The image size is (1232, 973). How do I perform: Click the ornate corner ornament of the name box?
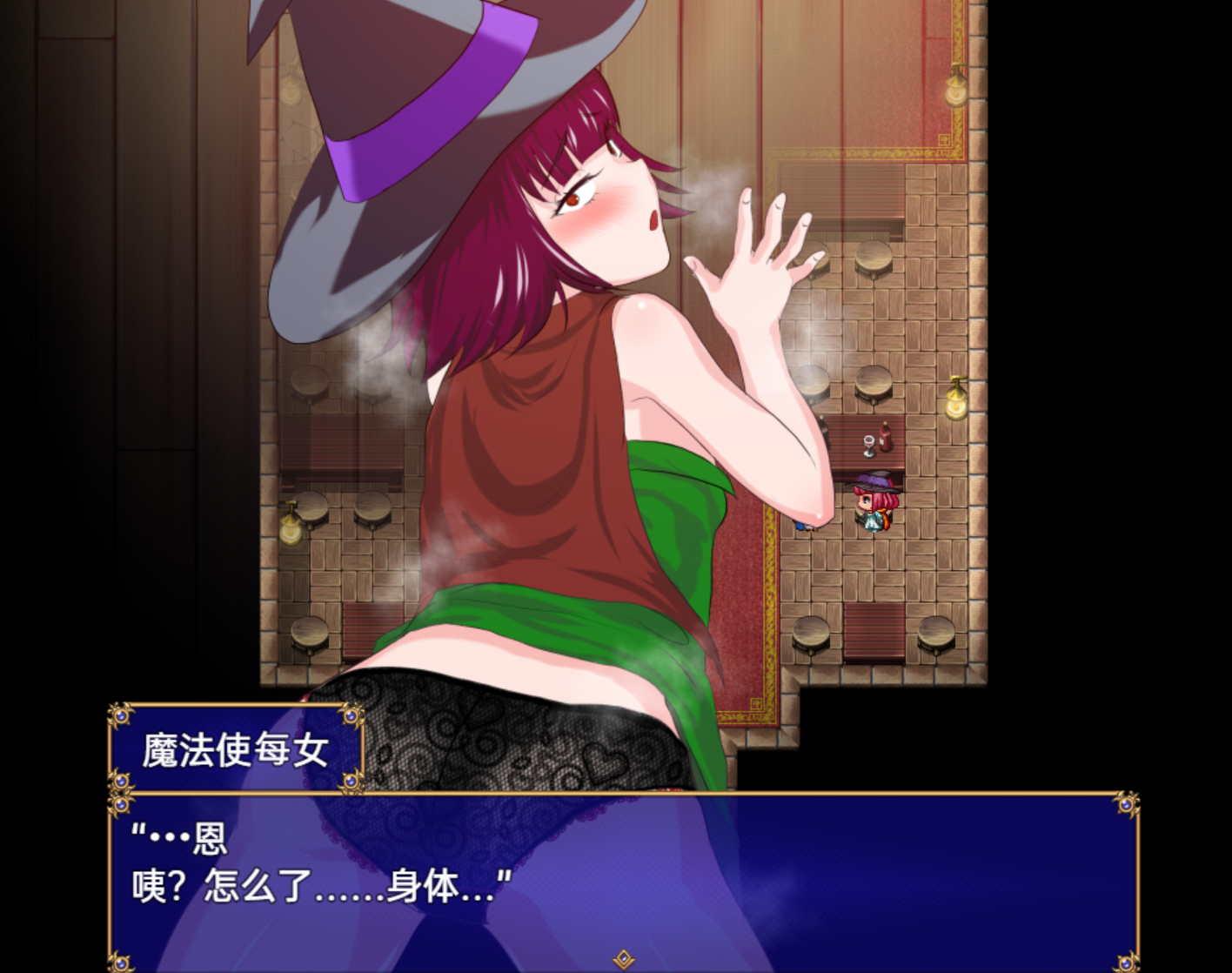click(x=120, y=715)
